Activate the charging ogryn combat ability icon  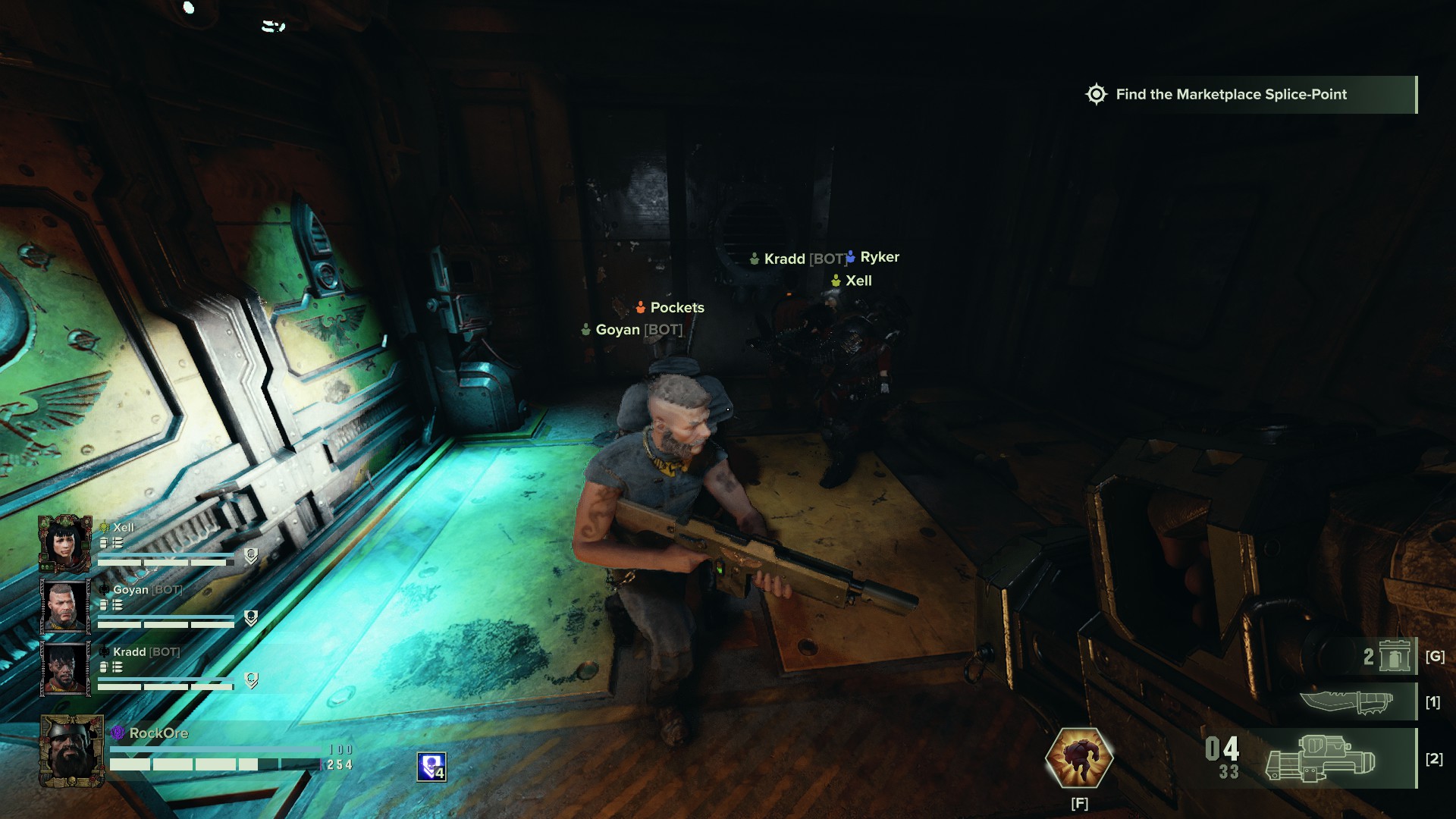pyautogui.click(x=1079, y=758)
